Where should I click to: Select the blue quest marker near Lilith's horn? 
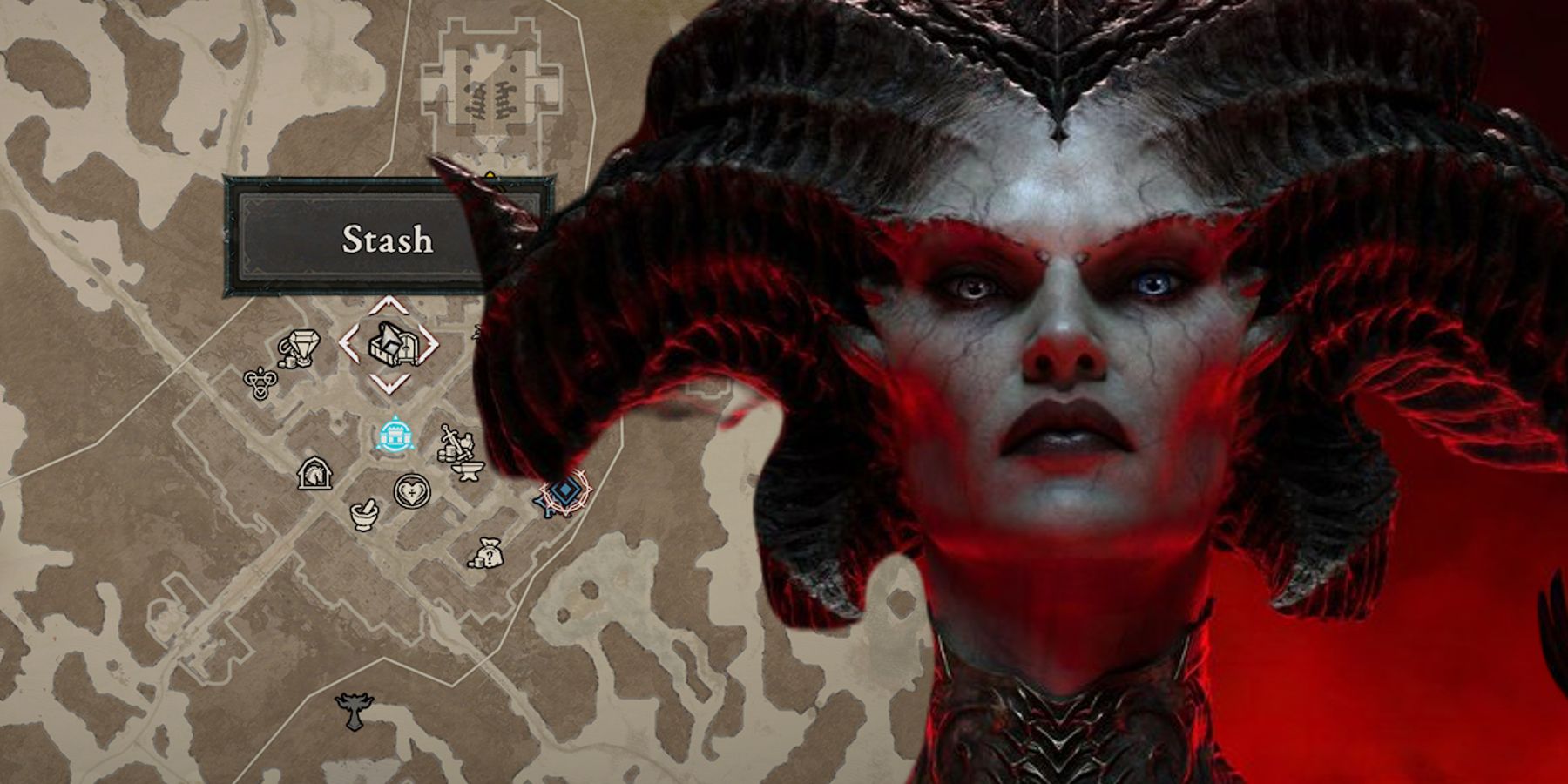coord(564,491)
